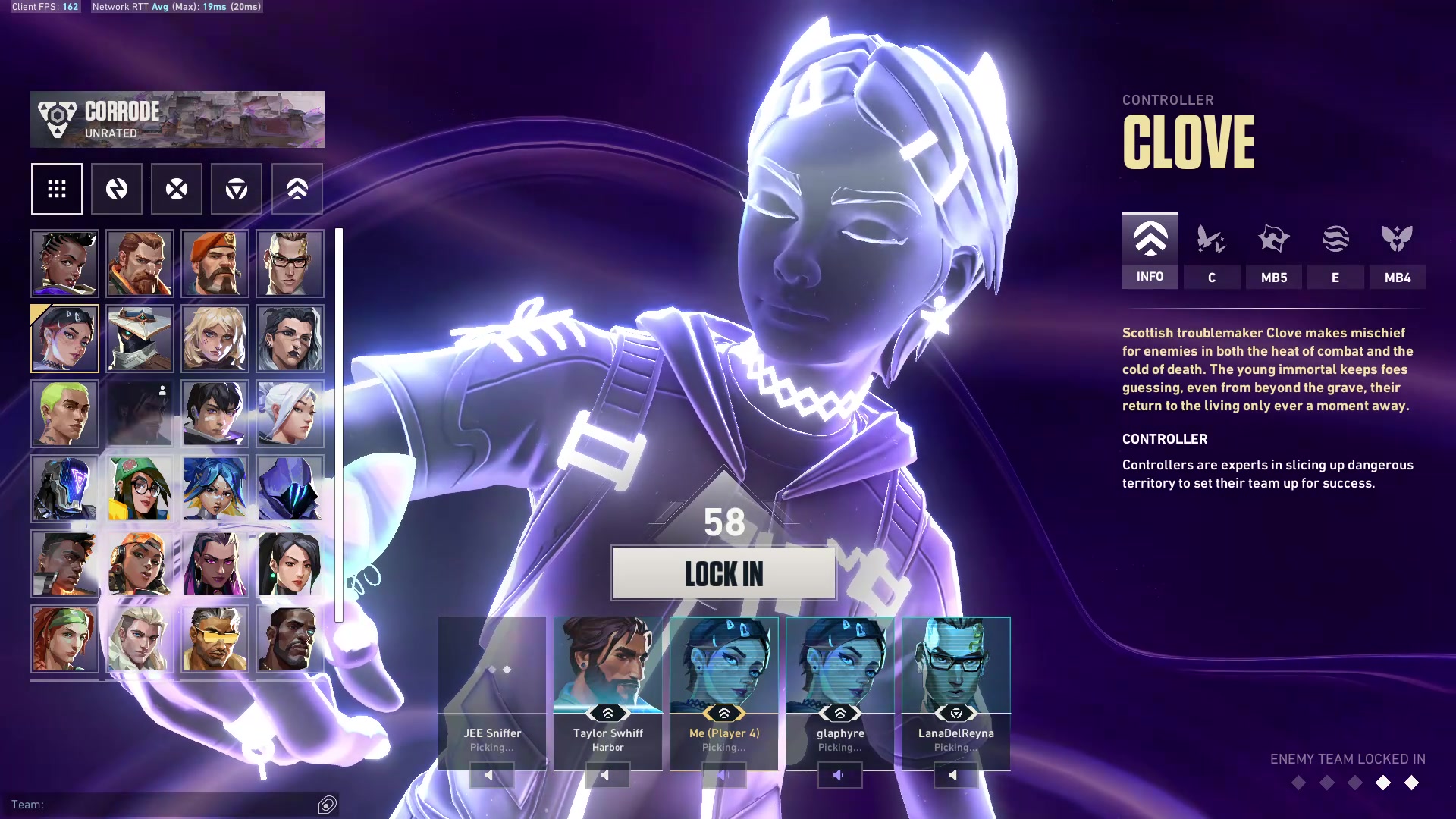Select Omen from the agent grid
Viewport: 1456px width, 819px height.
(x=290, y=488)
